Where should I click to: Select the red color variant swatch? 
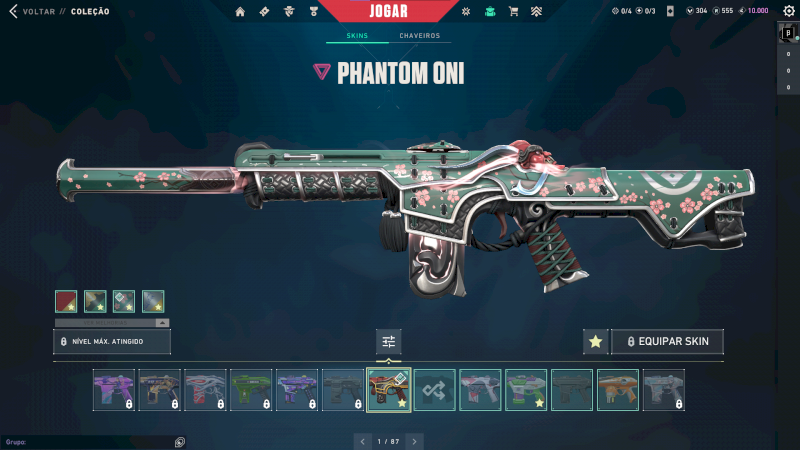tap(66, 301)
